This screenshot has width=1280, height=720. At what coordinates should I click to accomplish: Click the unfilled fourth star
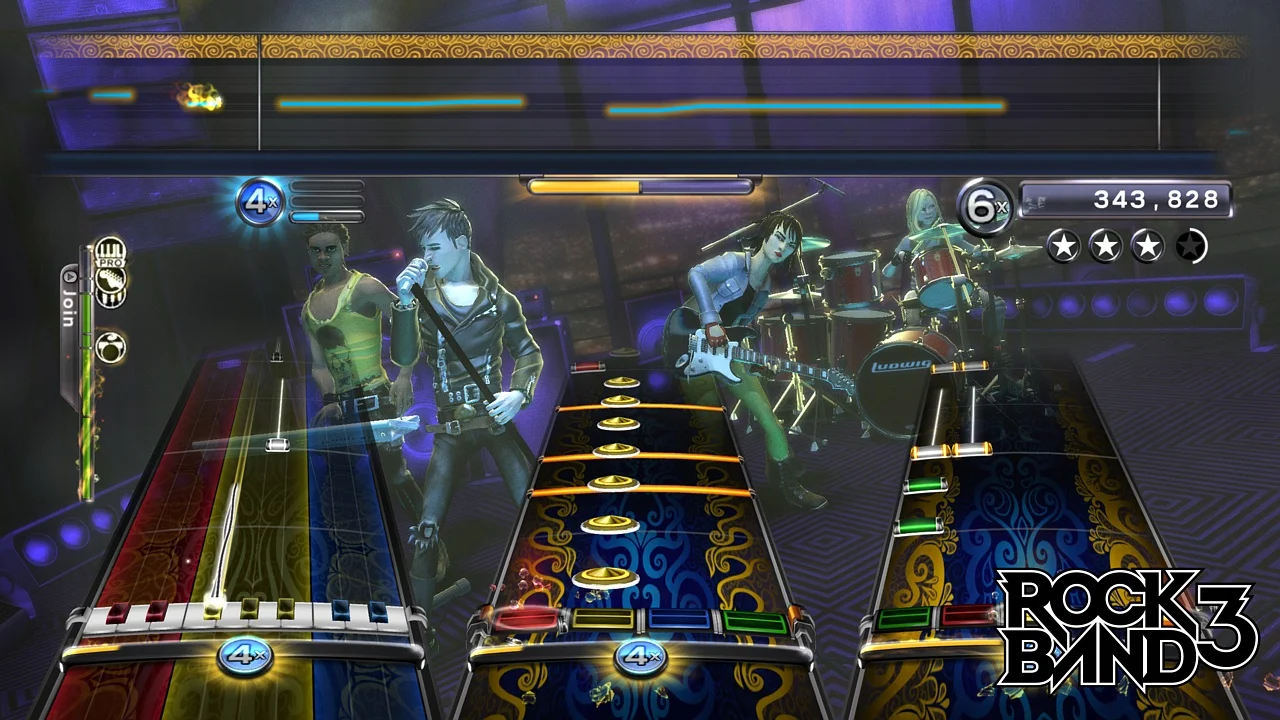point(1192,246)
